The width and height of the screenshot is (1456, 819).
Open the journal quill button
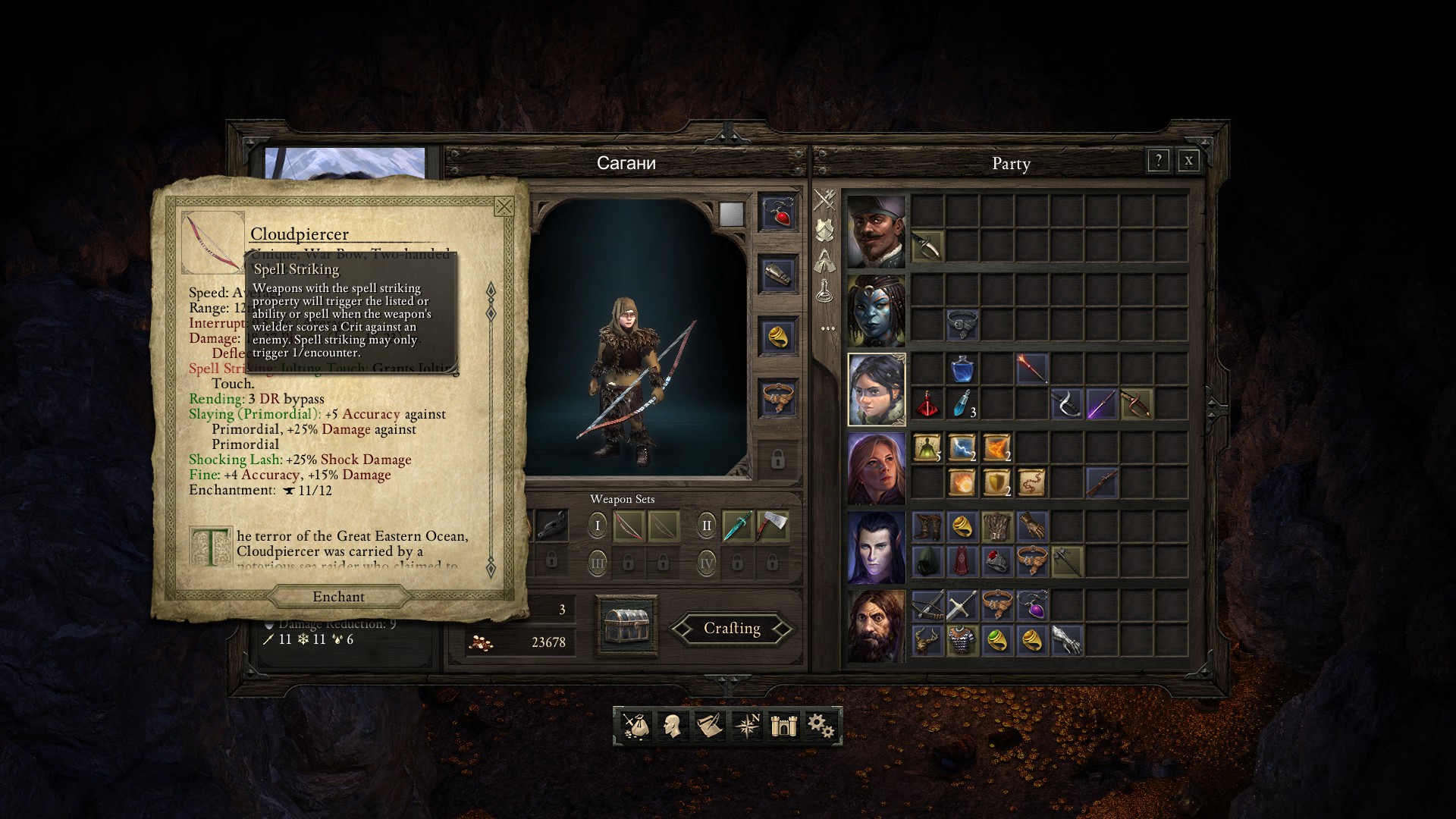(x=709, y=726)
